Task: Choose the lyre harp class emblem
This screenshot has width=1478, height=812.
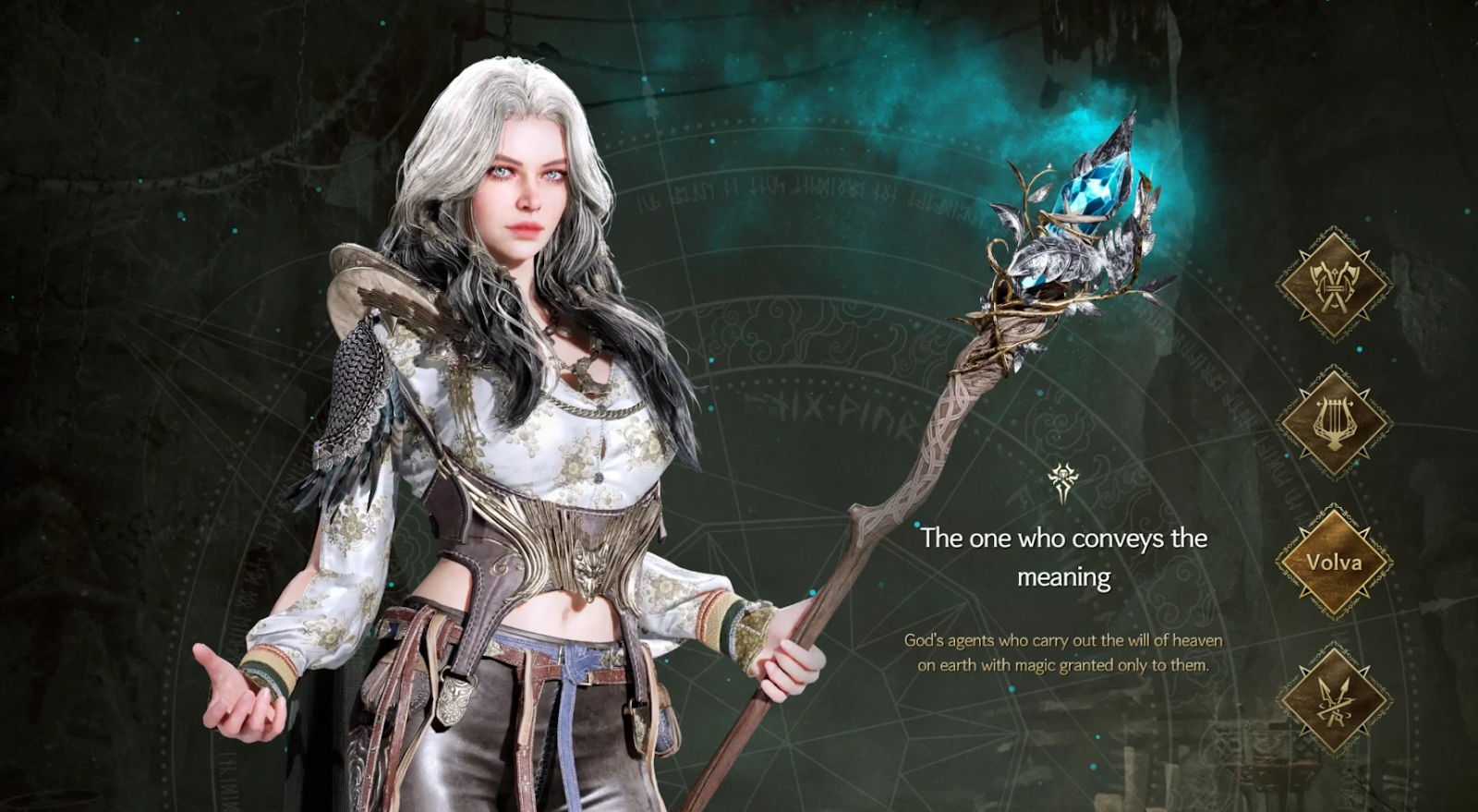Action: 1333,422
